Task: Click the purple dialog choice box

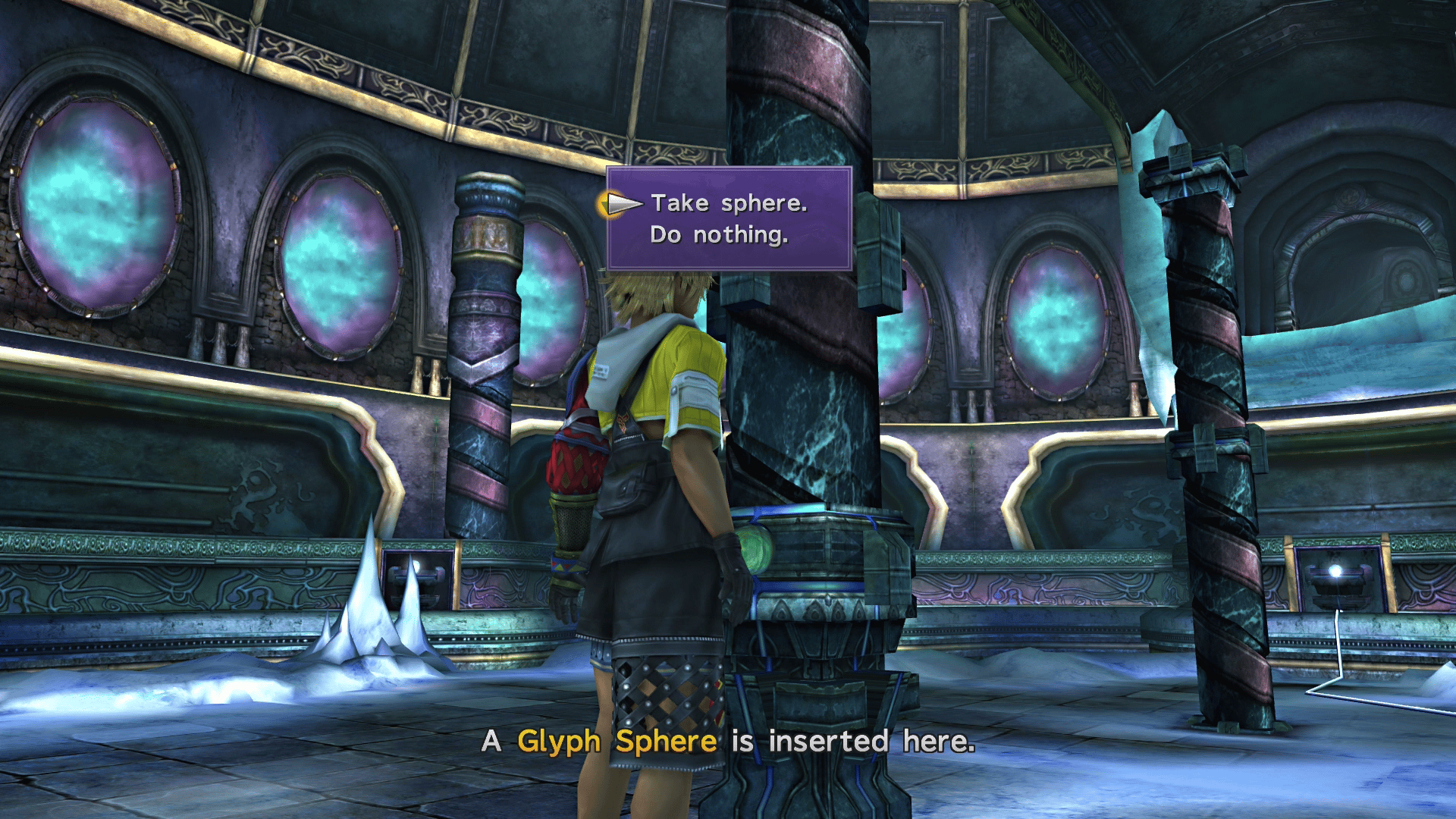Action: [x=728, y=220]
